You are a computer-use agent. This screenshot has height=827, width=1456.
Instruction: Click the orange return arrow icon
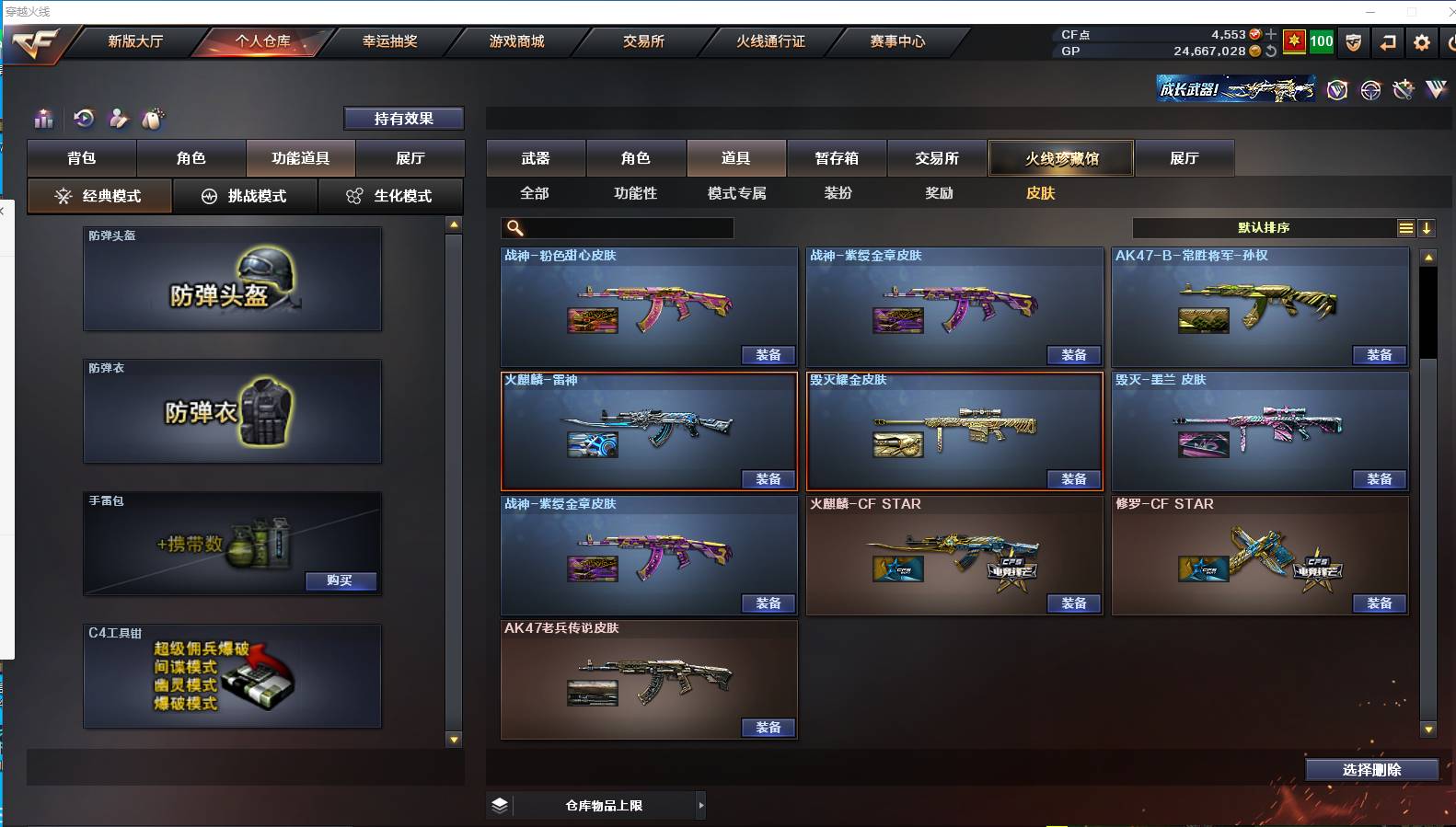(1388, 42)
